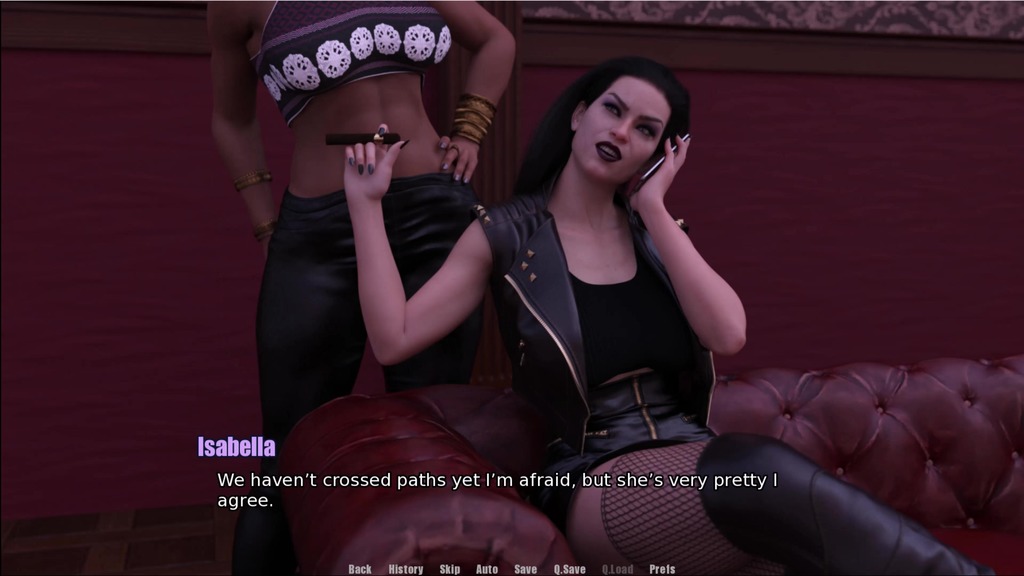This screenshot has width=1024, height=576.
Task: Open the Prefs settings menu
Action: pyautogui.click(x=662, y=569)
